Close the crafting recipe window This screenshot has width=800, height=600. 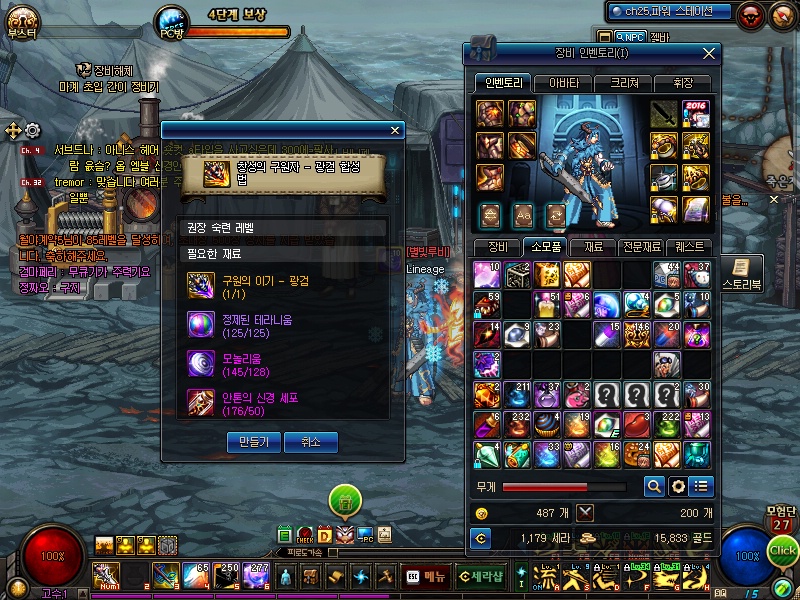pyautogui.click(x=395, y=130)
